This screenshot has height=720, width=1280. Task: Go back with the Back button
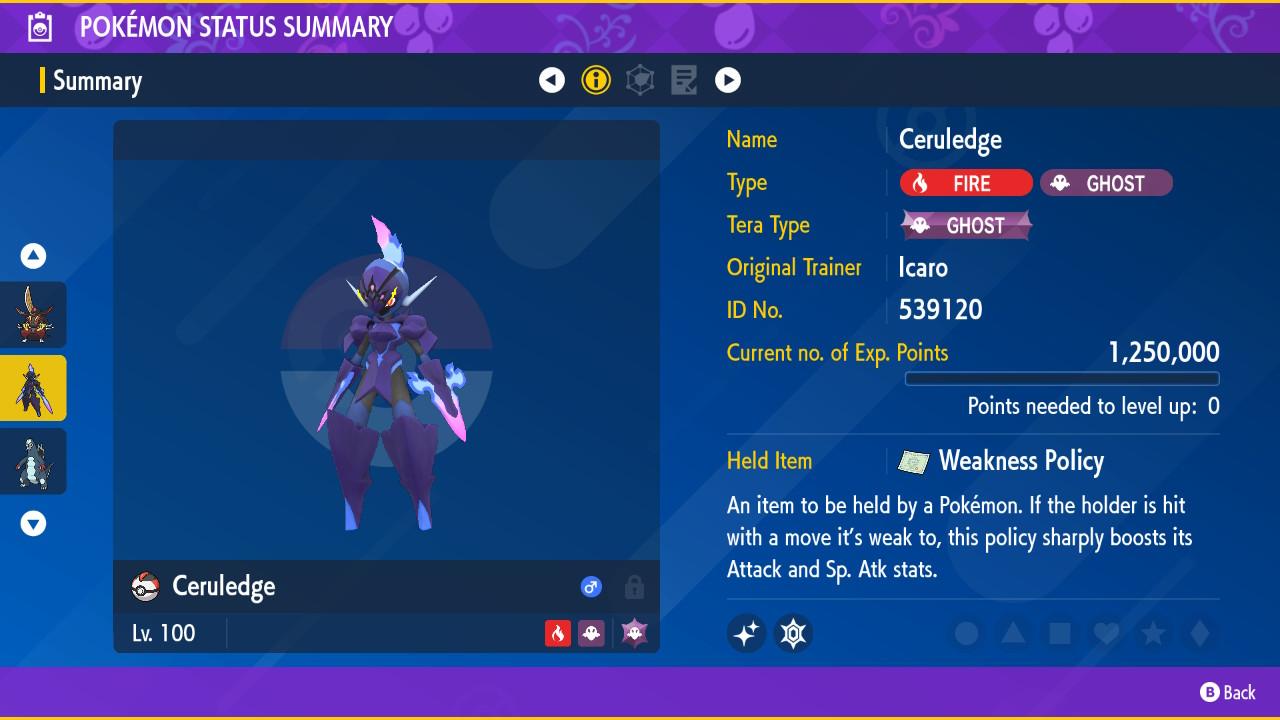[x=1228, y=692]
